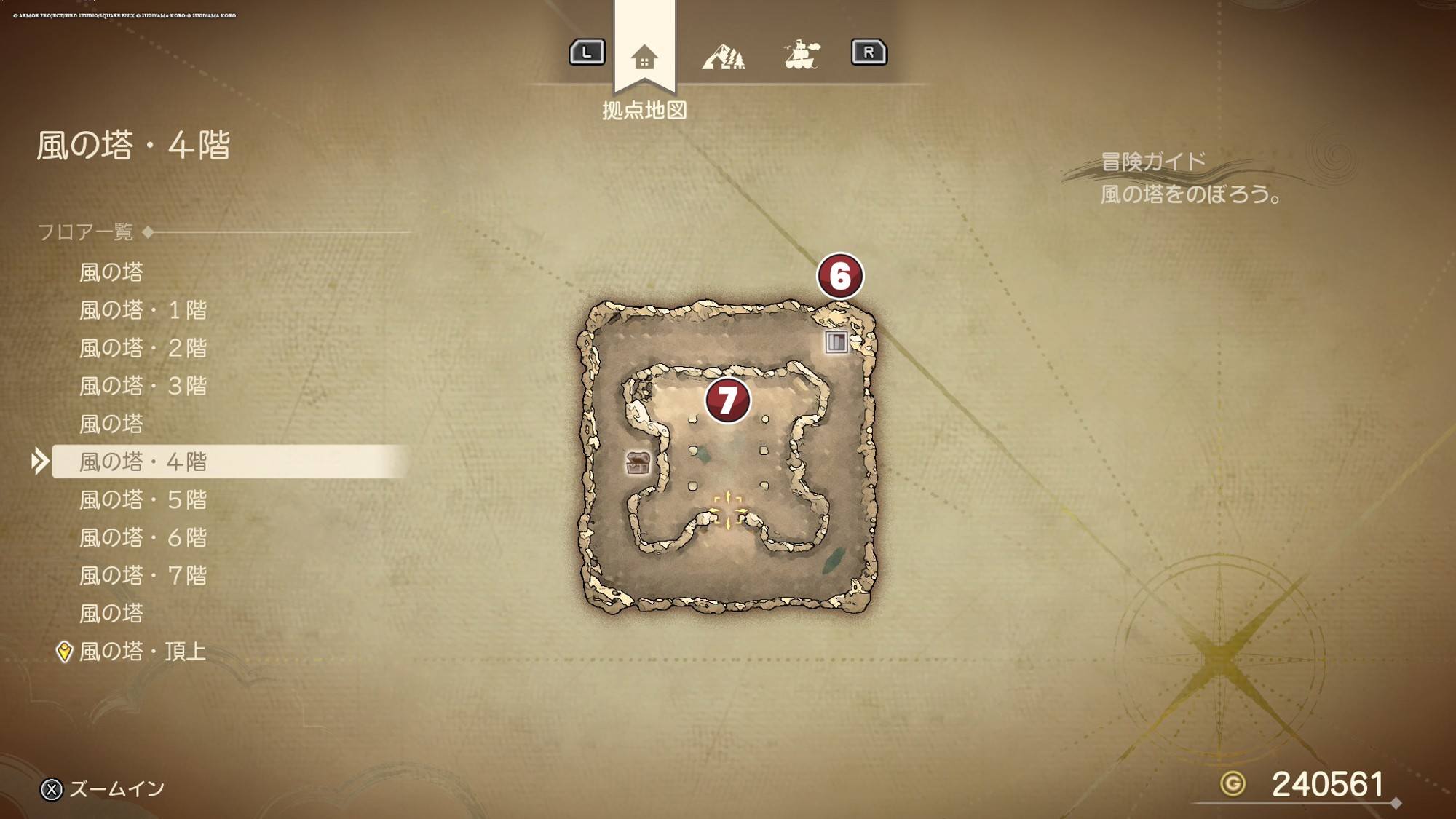Select the 風の塔・2階 floor entry
Screen dimensions: 1456x819
pos(143,348)
